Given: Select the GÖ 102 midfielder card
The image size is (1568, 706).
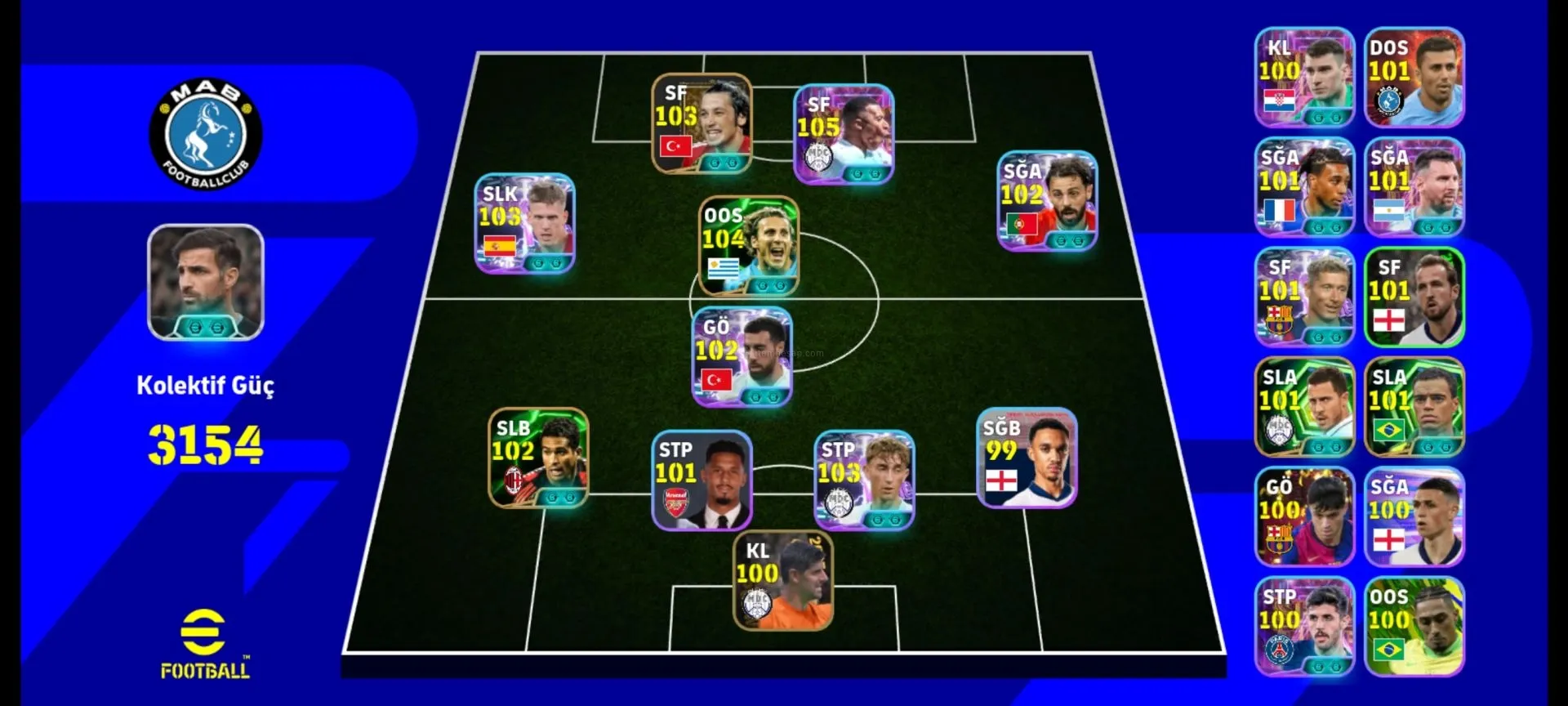Looking at the screenshot, I should coord(742,357).
